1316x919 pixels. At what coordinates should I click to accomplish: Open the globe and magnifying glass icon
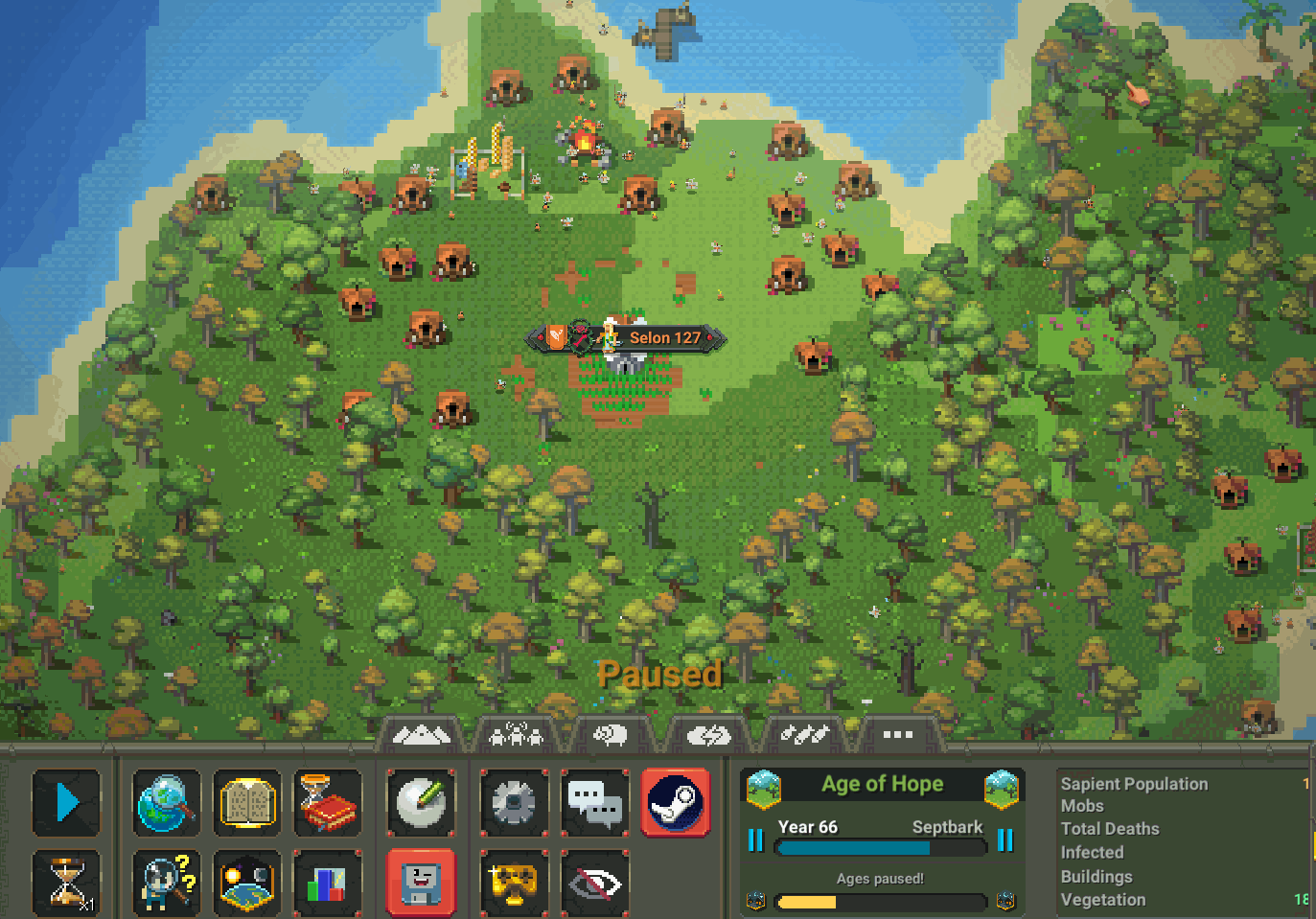[167, 802]
